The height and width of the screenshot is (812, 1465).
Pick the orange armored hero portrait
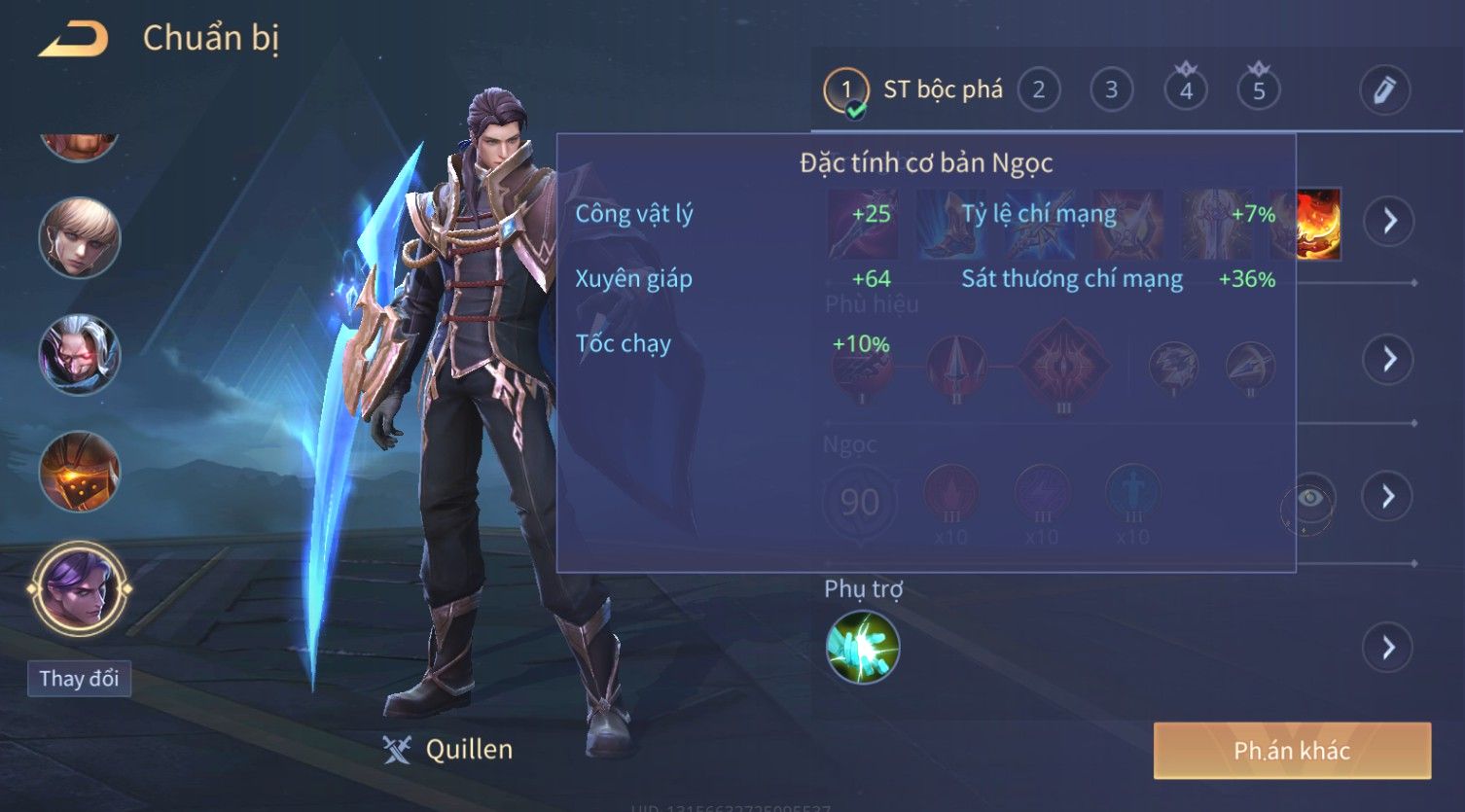click(x=79, y=472)
